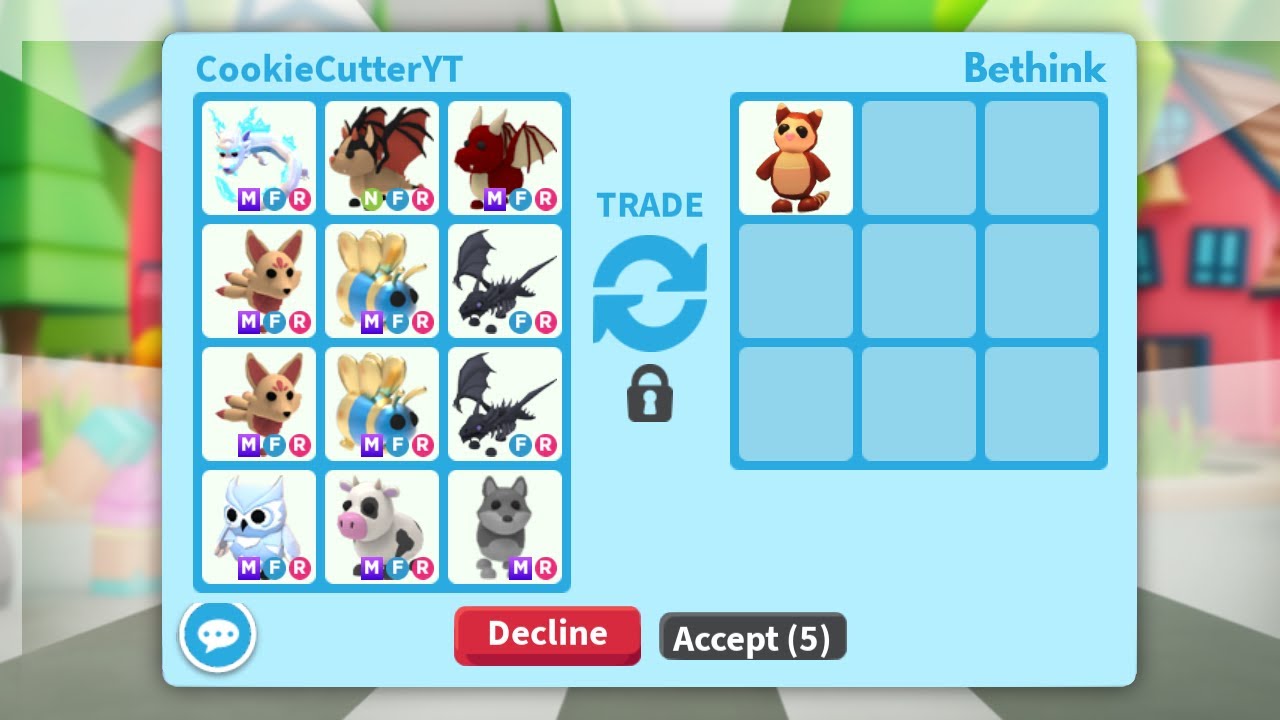Select the Kitsune in the second row
1280x720 pixels.
pyautogui.click(x=258, y=275)
